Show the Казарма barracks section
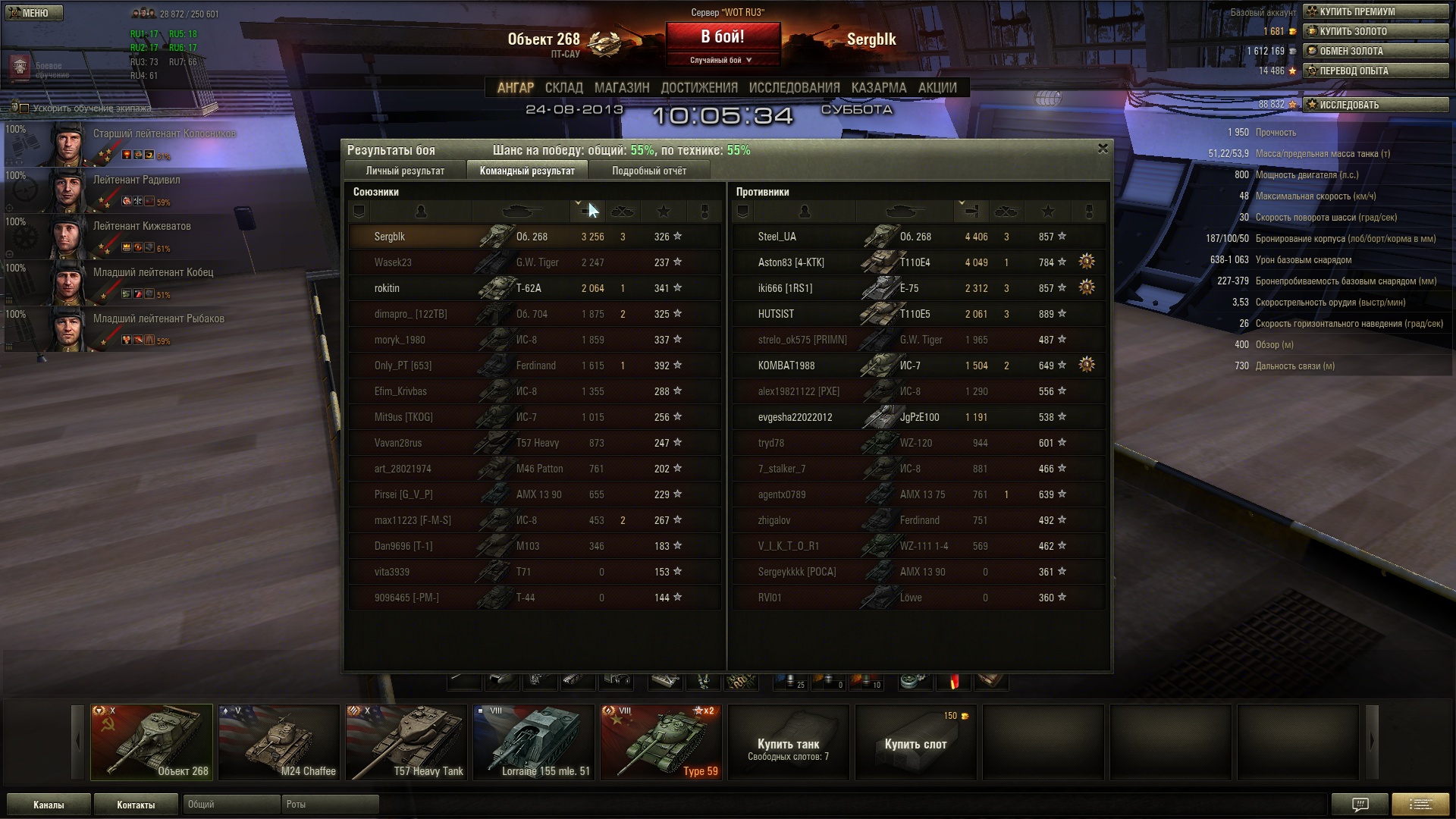 [x=878, y=88]
